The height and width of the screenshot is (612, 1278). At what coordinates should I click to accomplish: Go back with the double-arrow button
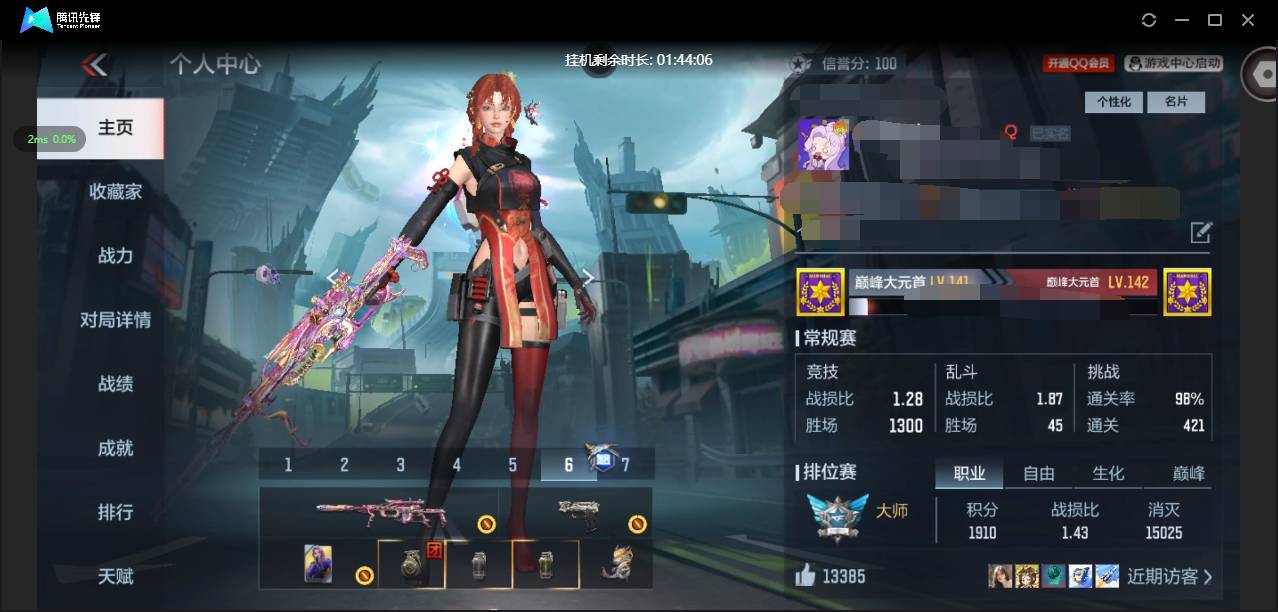(94, 65)
